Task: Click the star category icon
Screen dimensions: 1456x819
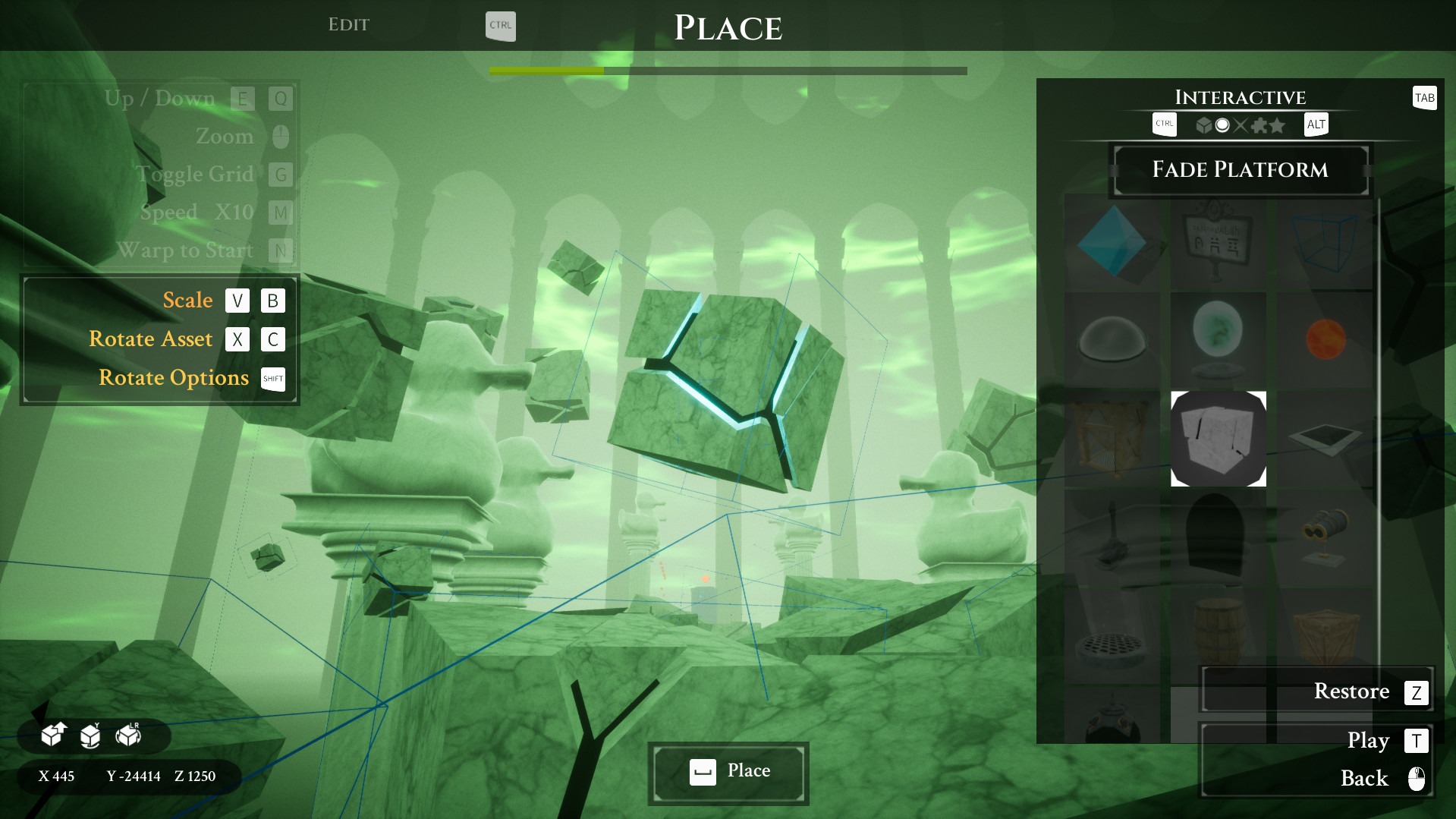Action: [x=1278, y=125]
